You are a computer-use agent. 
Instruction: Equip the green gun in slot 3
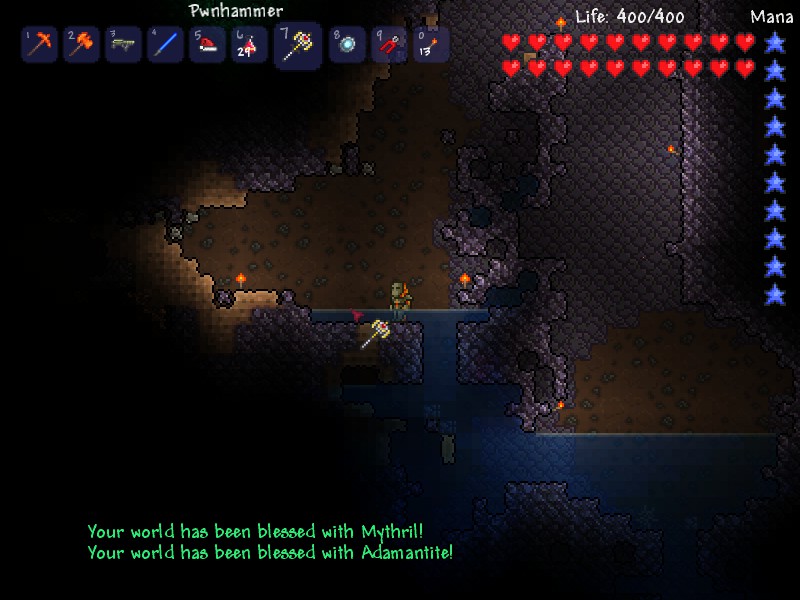[123, 45]
